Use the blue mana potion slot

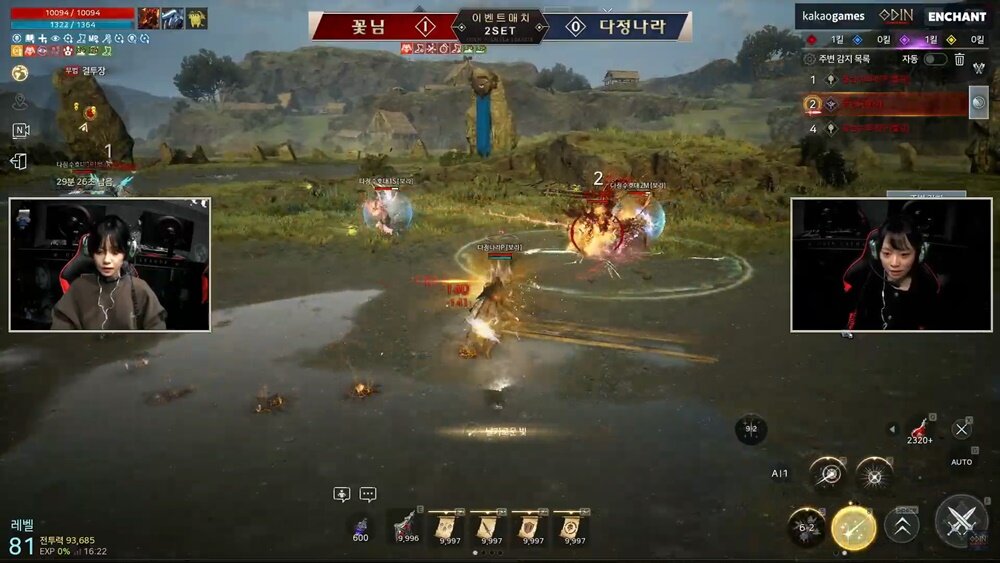[361, 526]
